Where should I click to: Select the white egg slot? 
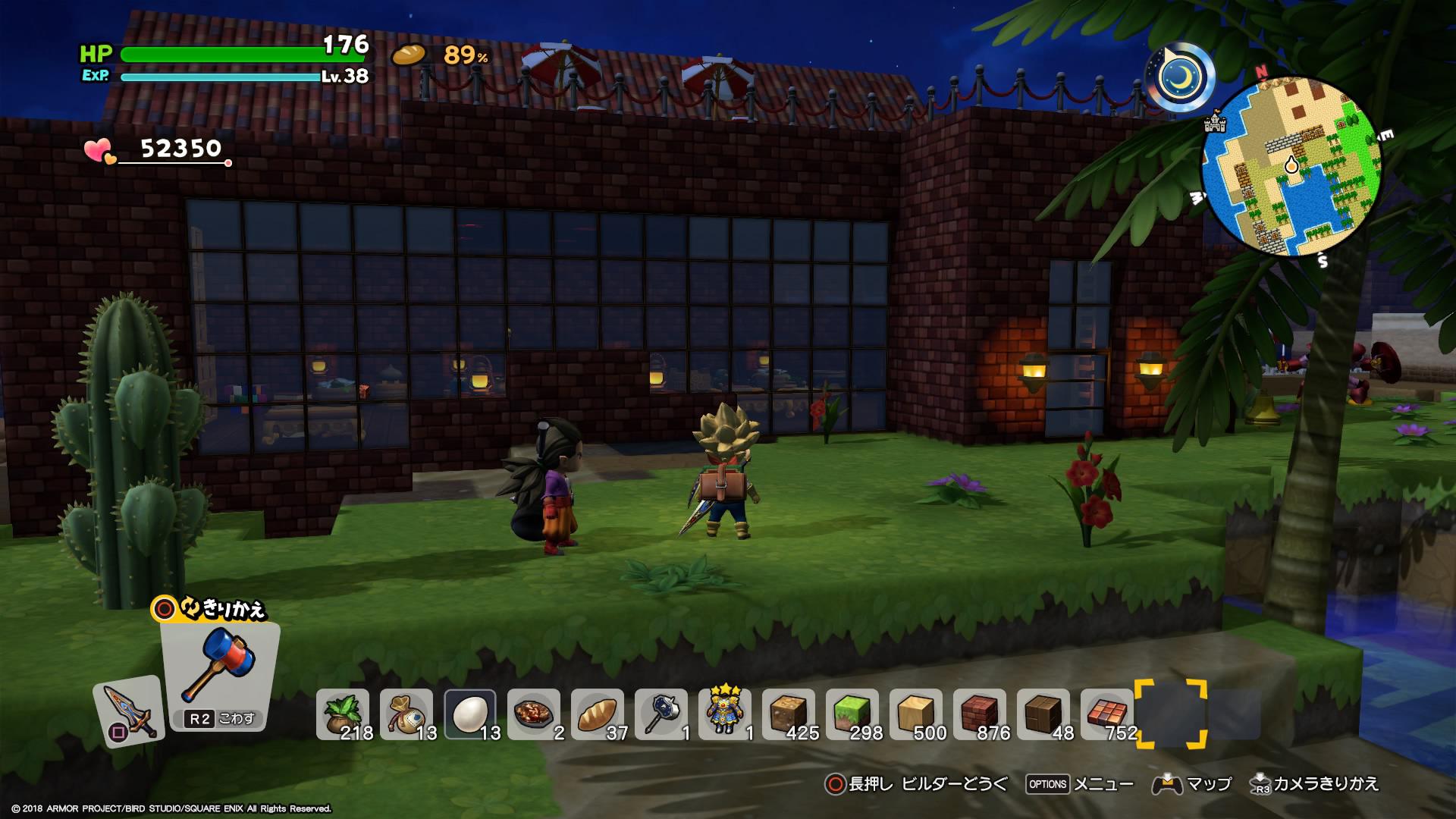[x=470, y=714]
